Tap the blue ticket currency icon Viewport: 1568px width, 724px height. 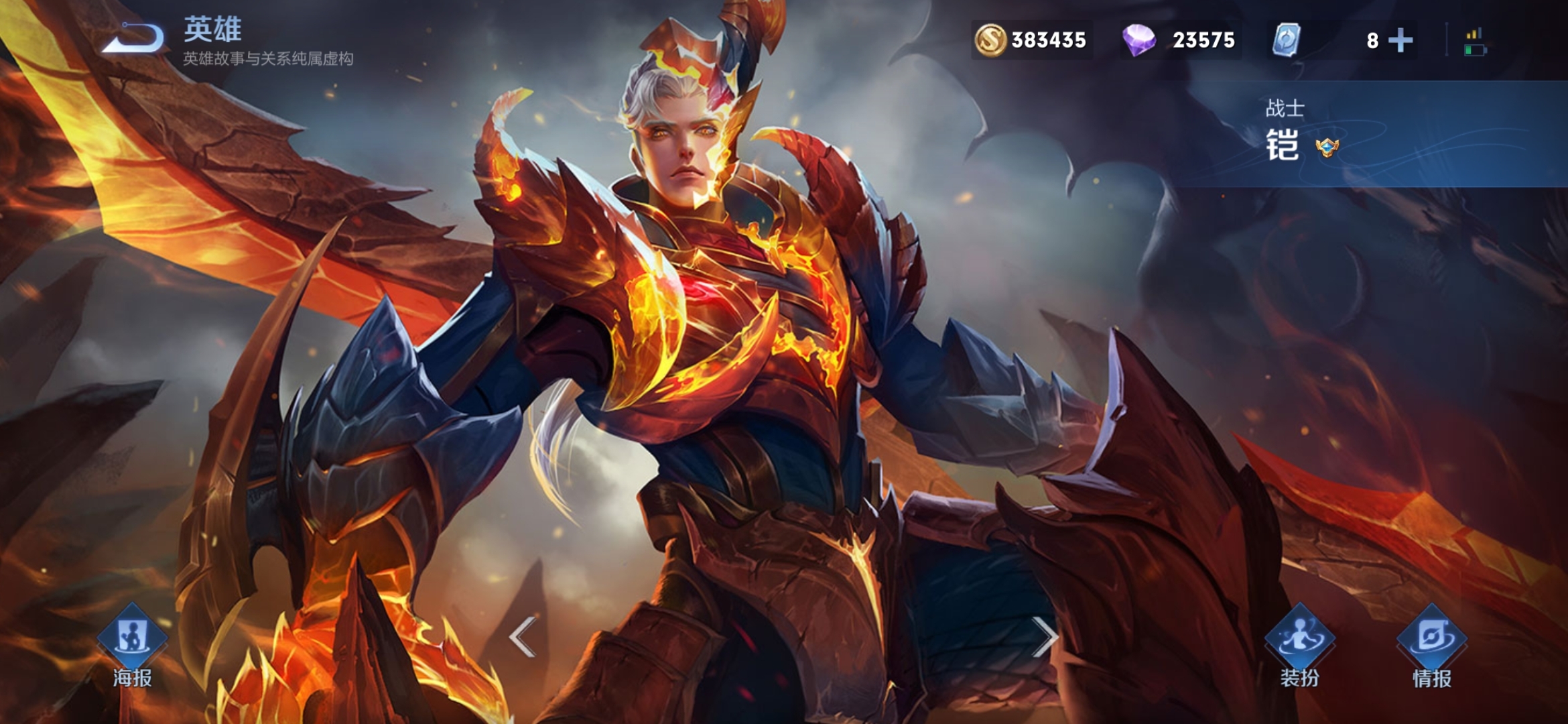click(1286, 40)
